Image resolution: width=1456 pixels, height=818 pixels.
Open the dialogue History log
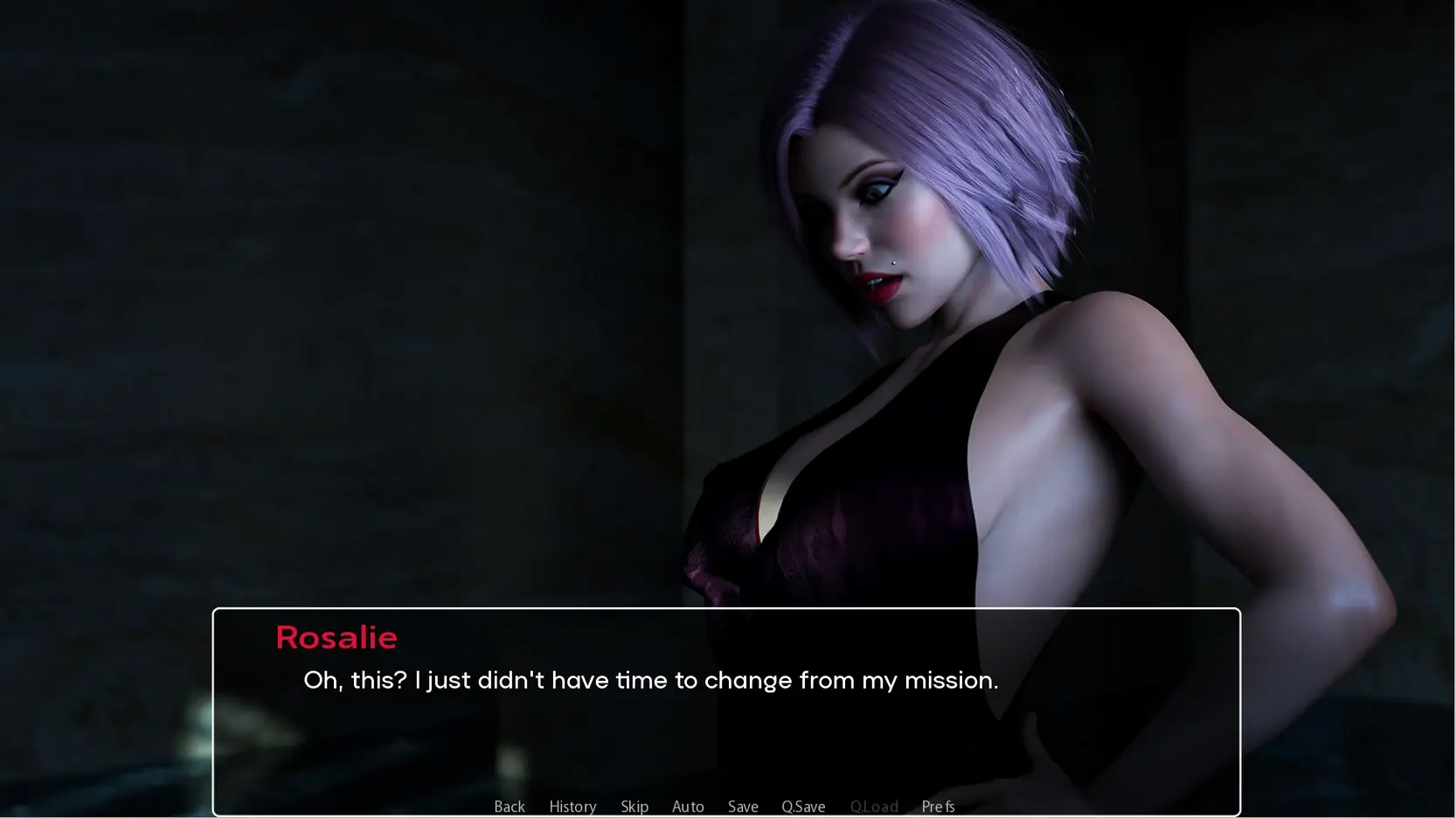point(572,806)
